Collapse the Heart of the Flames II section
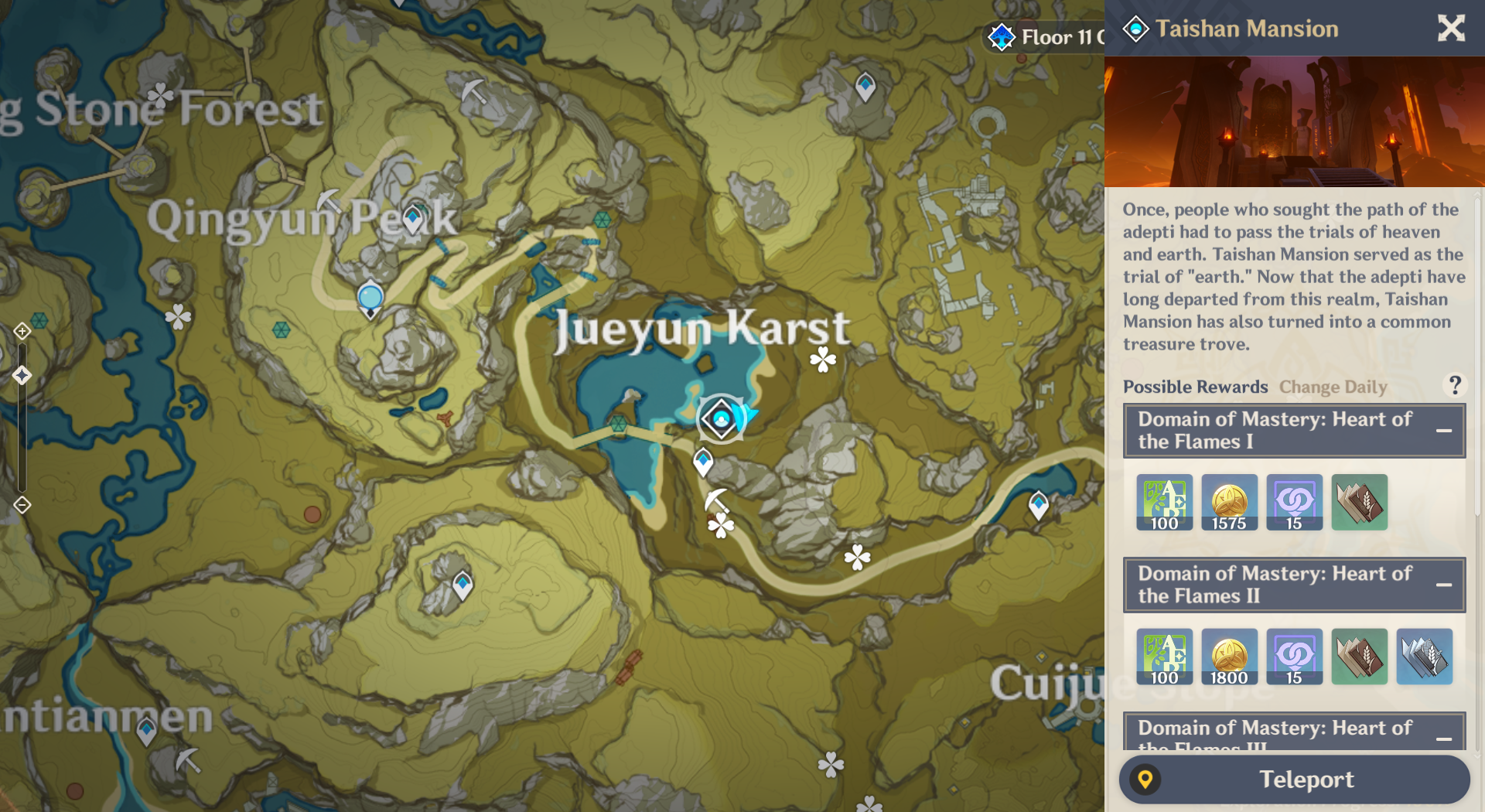The image size is (1485, 812). point(1443,585)
